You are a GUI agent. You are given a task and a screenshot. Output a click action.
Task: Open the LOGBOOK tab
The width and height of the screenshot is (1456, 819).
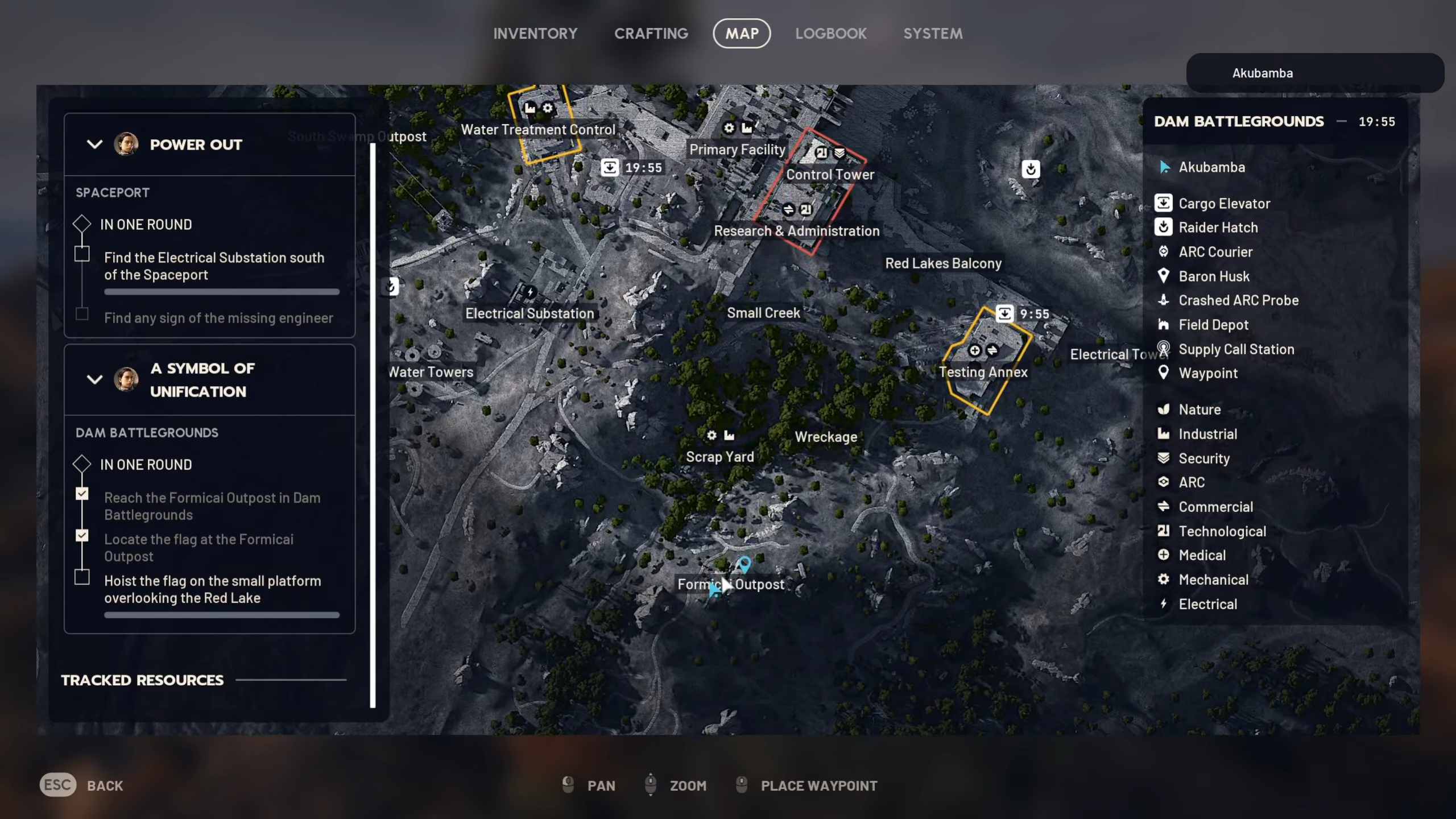pos(831,33)
